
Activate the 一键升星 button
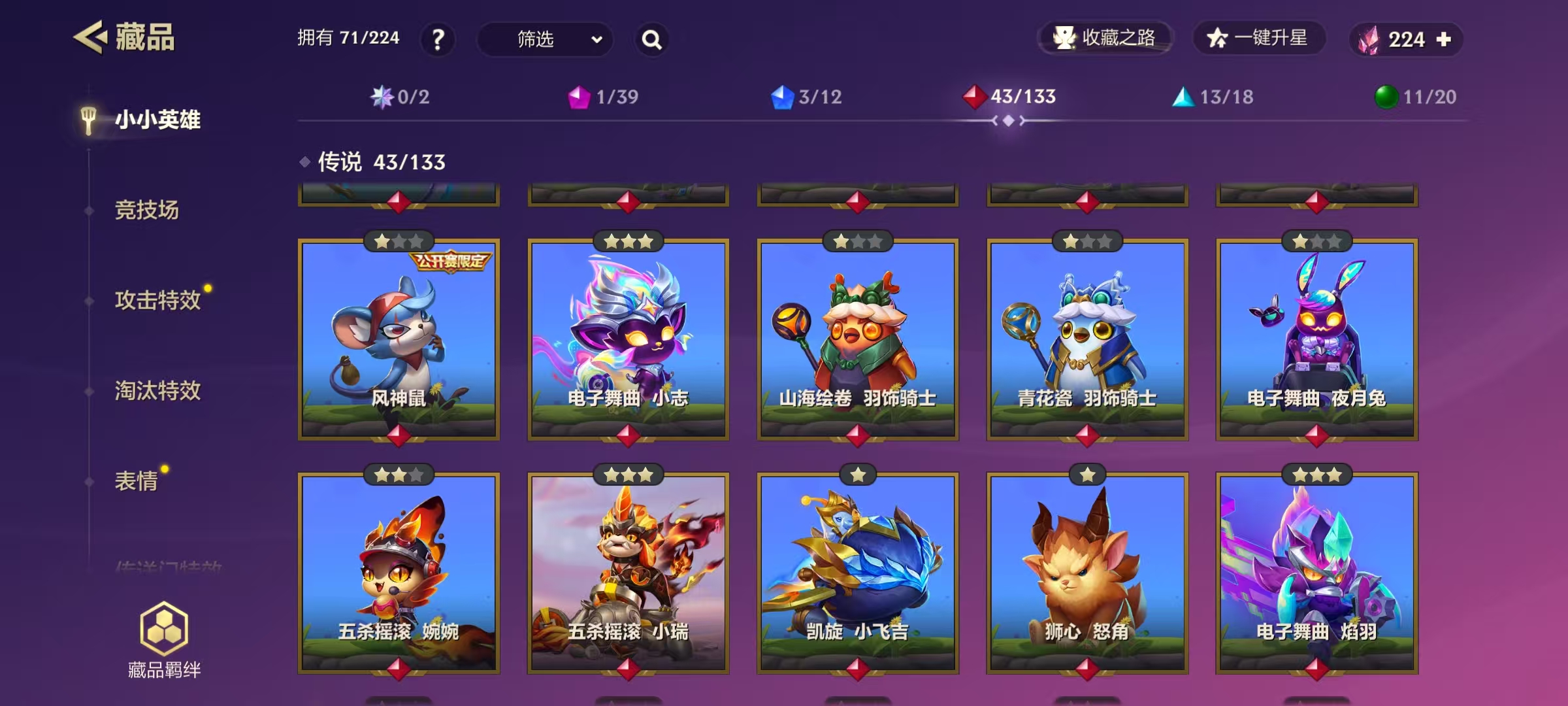click(x=1258, y=38)
